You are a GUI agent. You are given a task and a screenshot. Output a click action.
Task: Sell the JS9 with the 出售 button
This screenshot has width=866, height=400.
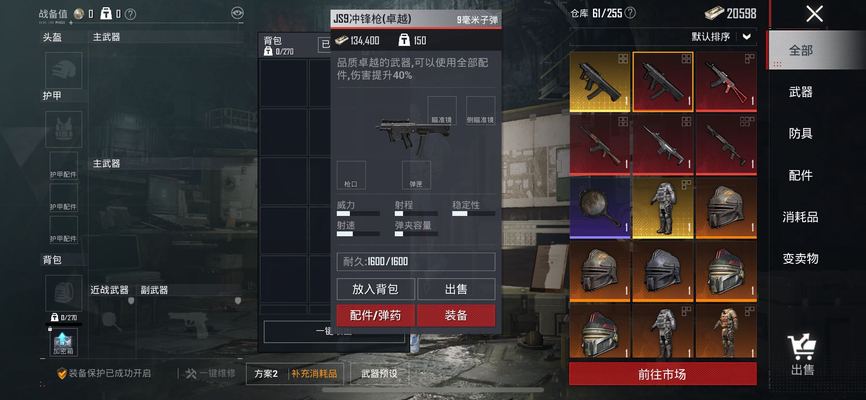point(456,289)
